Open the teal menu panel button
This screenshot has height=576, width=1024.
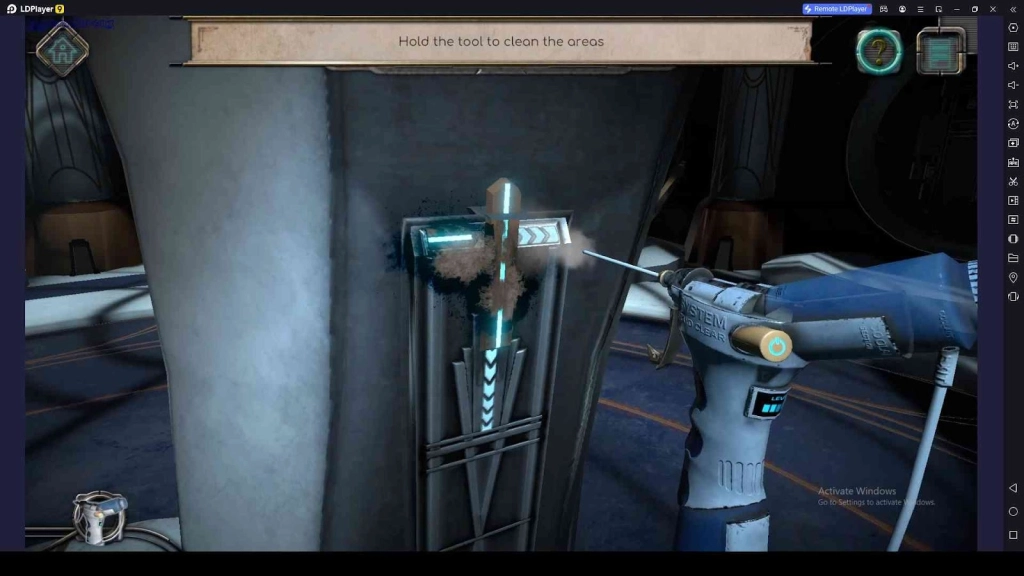tap(940, 51)
